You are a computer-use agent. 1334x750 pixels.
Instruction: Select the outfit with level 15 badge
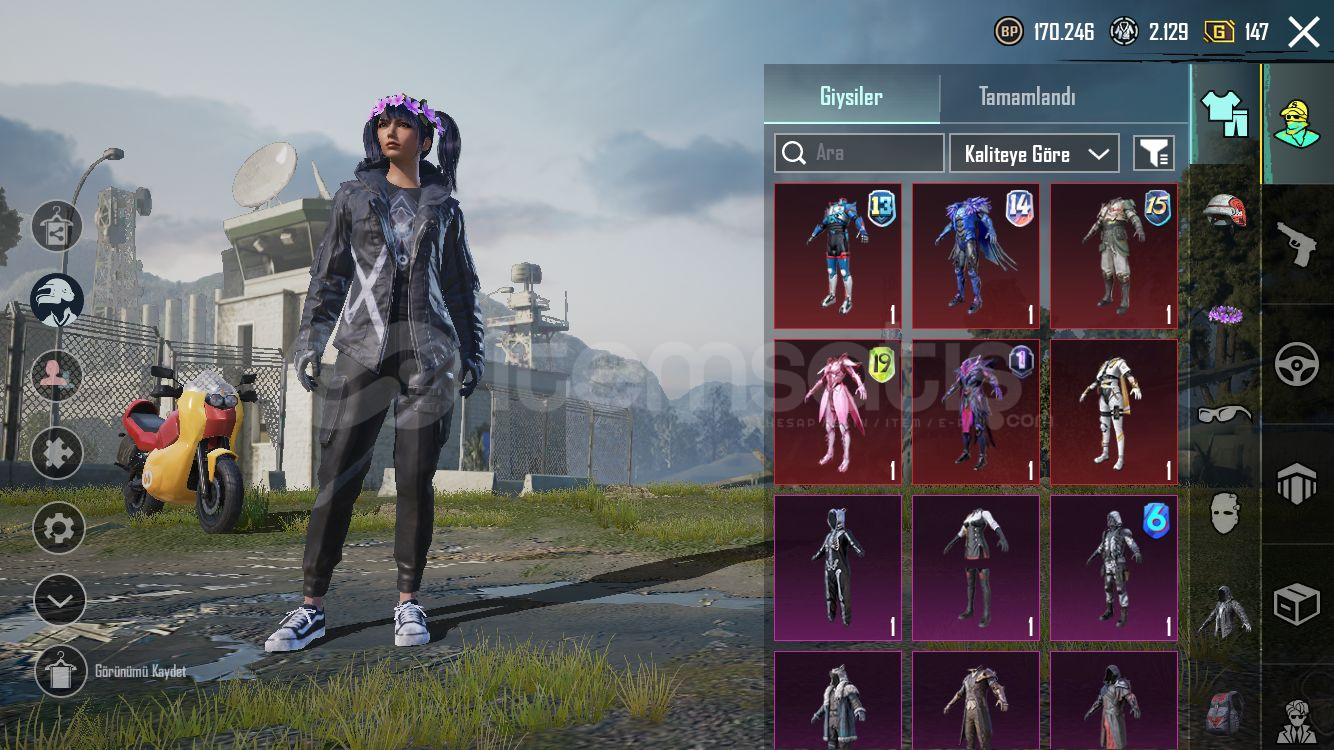coord(1114,256)
